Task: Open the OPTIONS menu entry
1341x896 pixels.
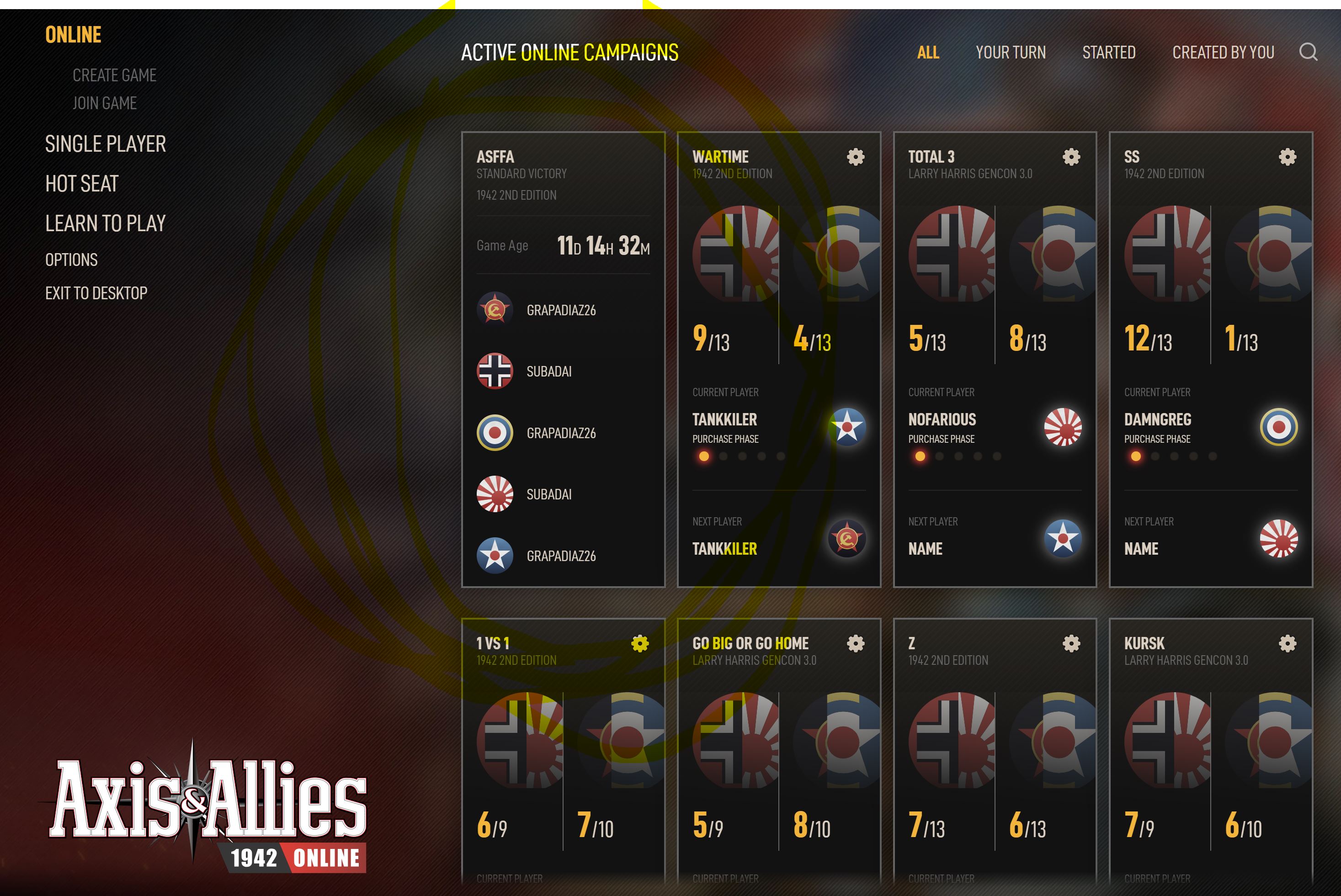Action: 72,260
